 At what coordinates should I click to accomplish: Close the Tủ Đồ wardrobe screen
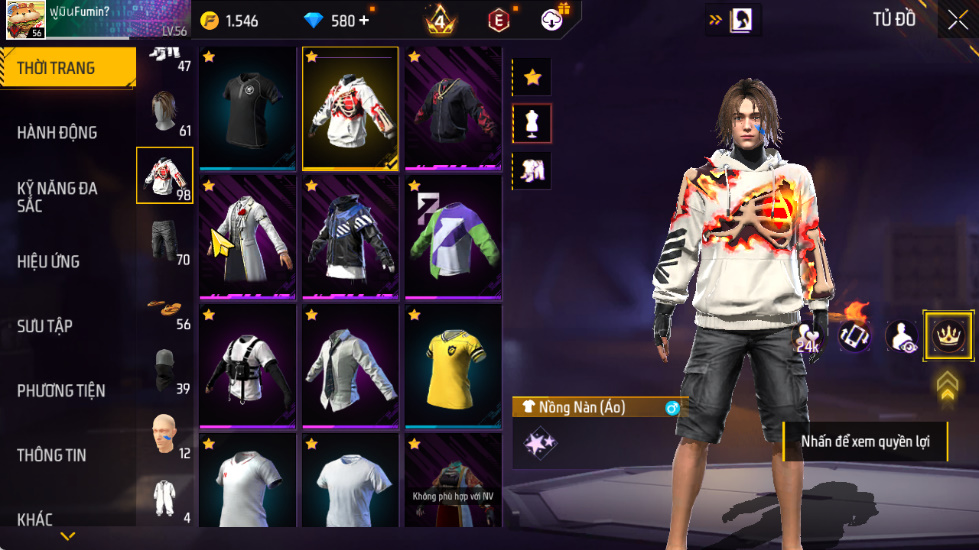coord(956,19)
